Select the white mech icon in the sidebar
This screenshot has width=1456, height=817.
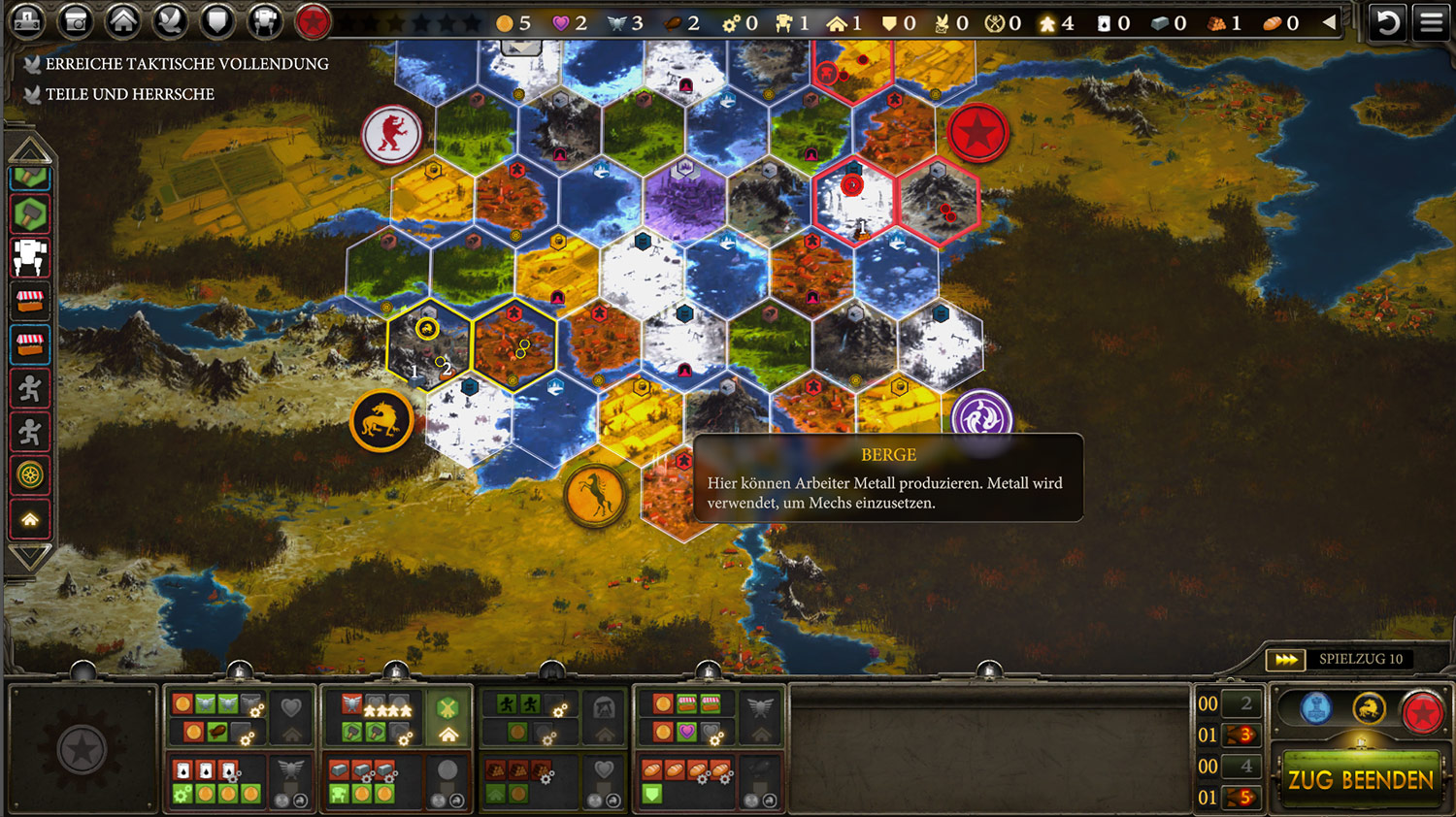point(30,257)
